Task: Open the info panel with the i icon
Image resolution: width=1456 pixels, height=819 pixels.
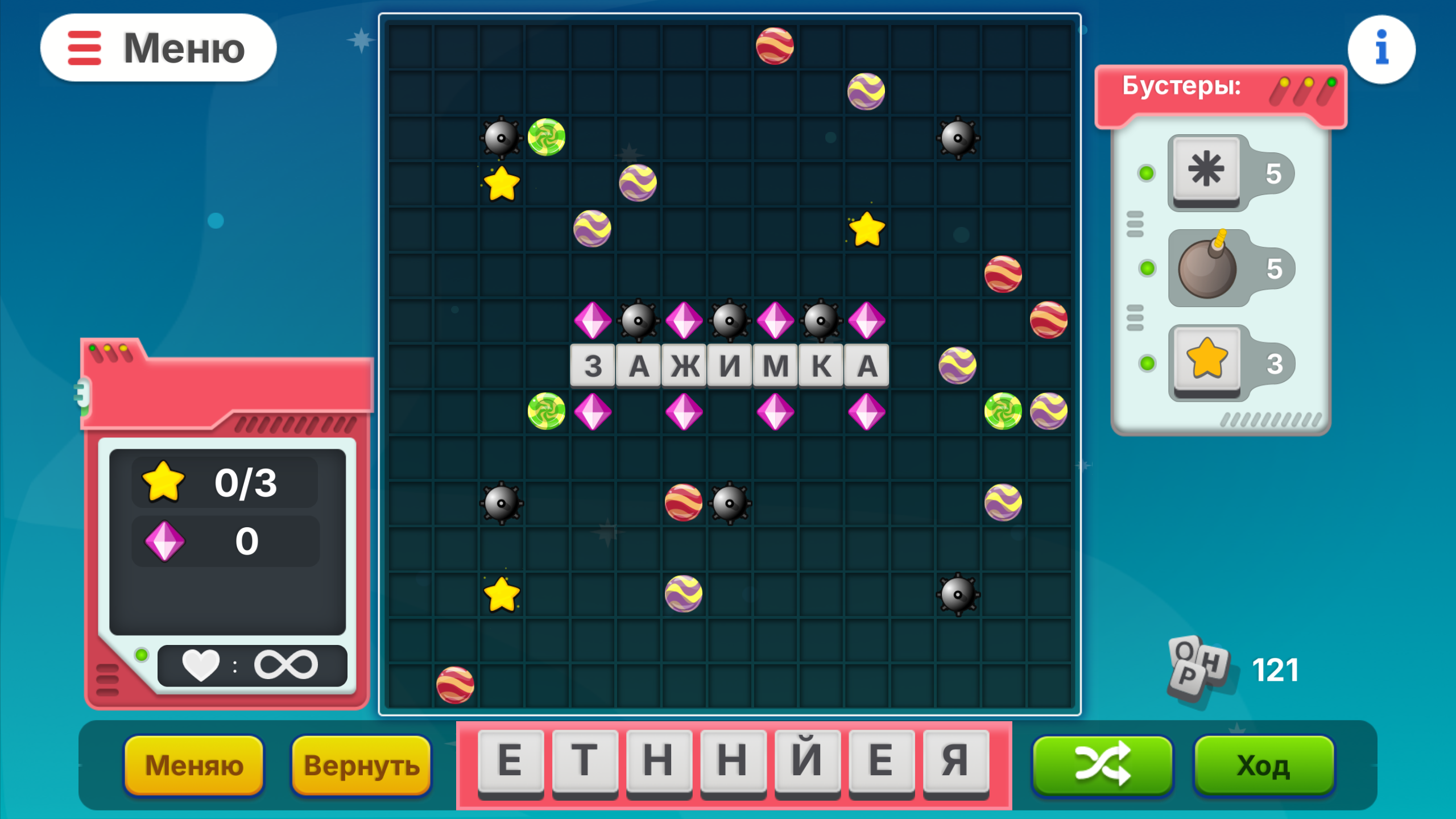Action: click(1381, 49)
